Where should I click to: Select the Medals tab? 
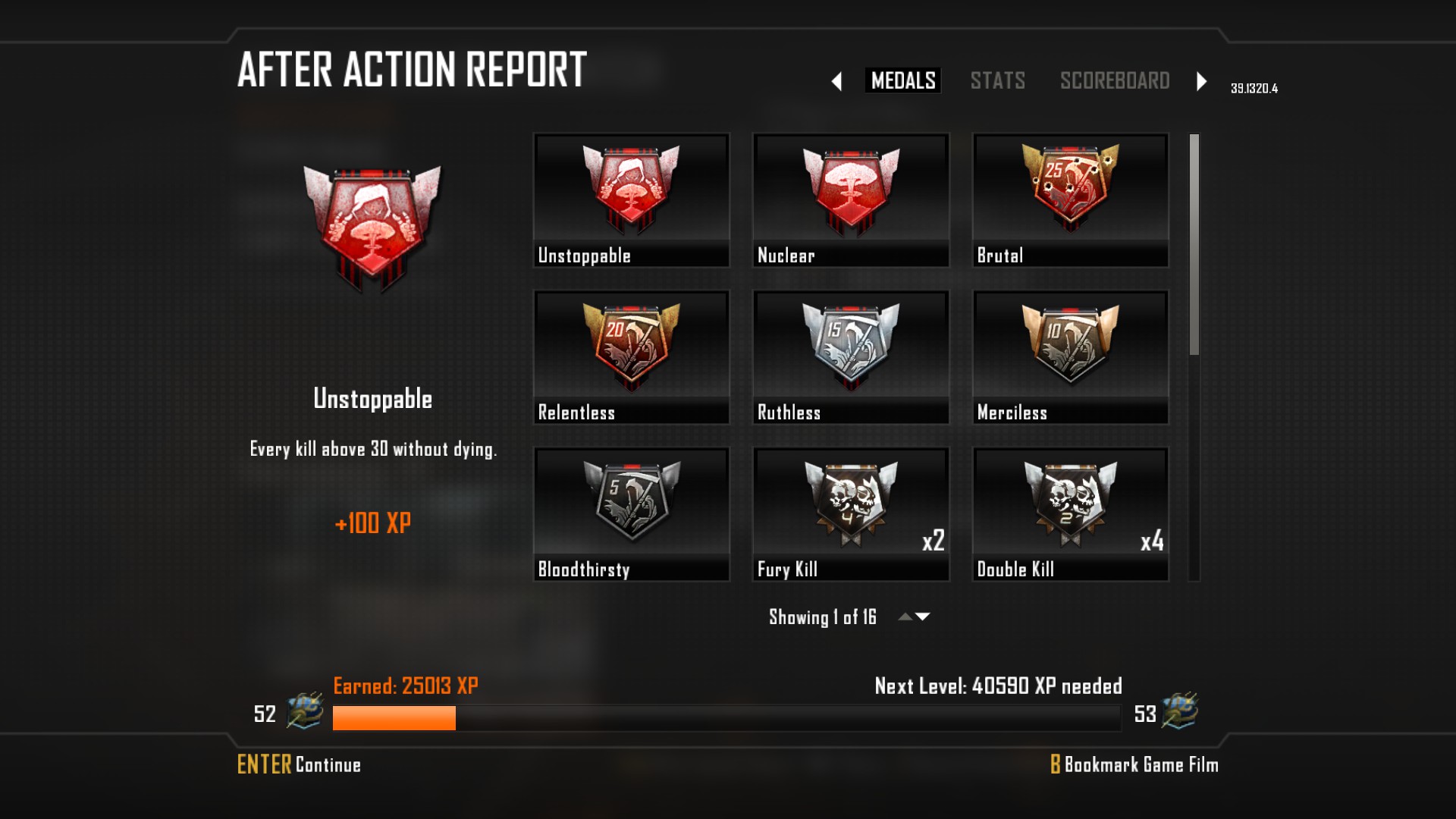(x=902, y=80)
